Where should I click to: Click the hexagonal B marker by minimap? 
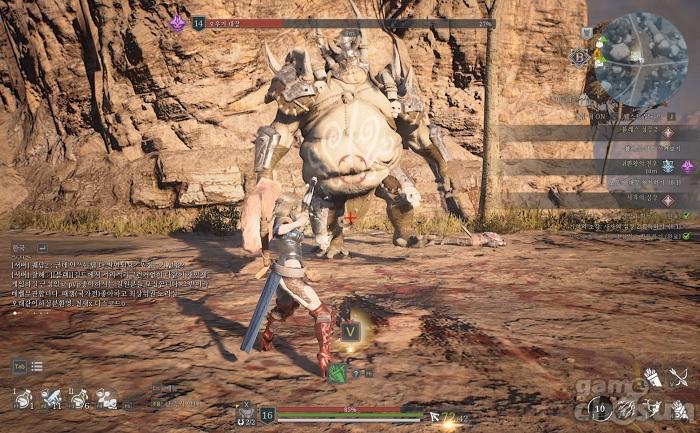pyautogui.click(x=579, y=57)
